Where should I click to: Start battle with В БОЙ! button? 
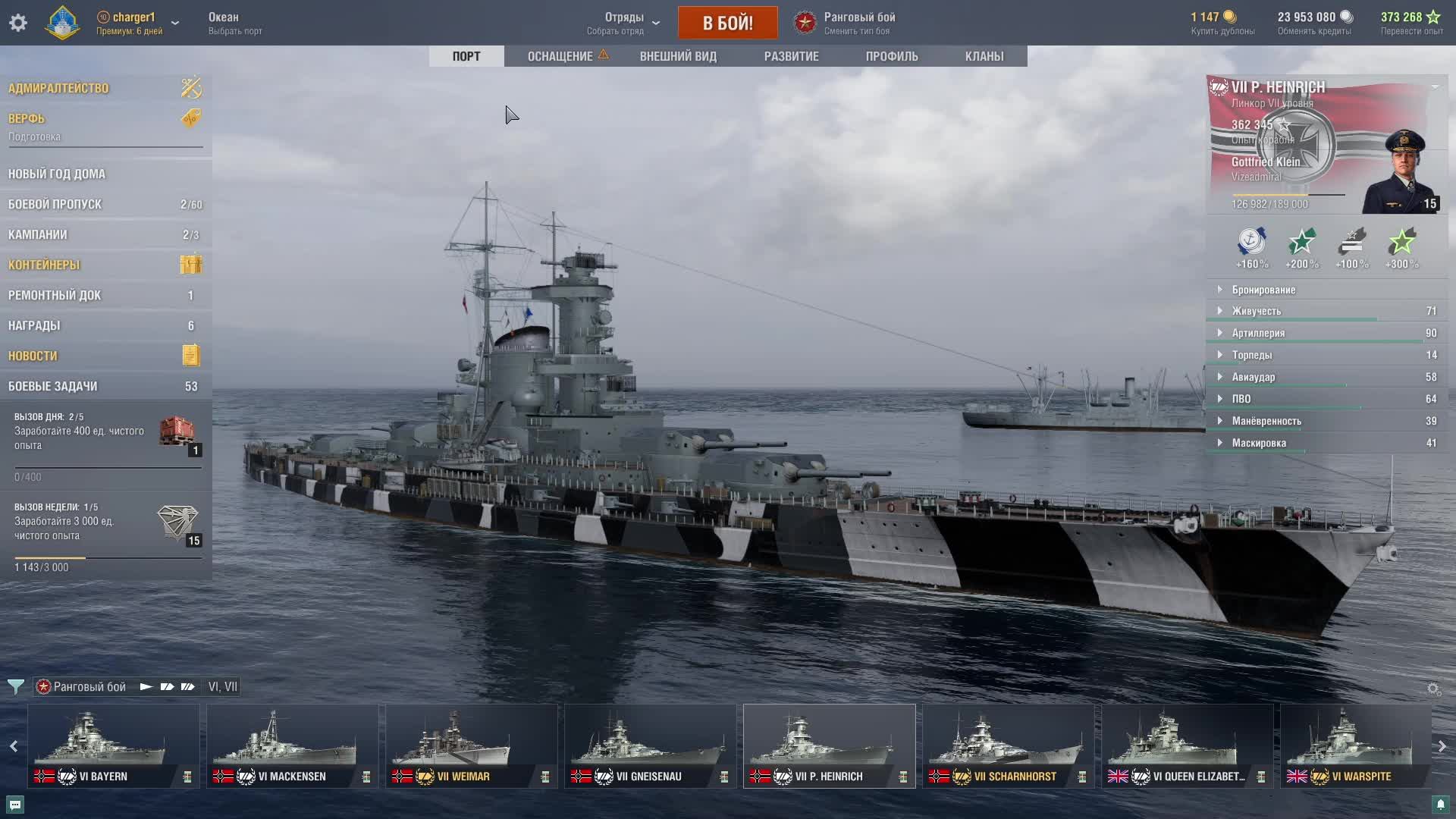[727, 23]
